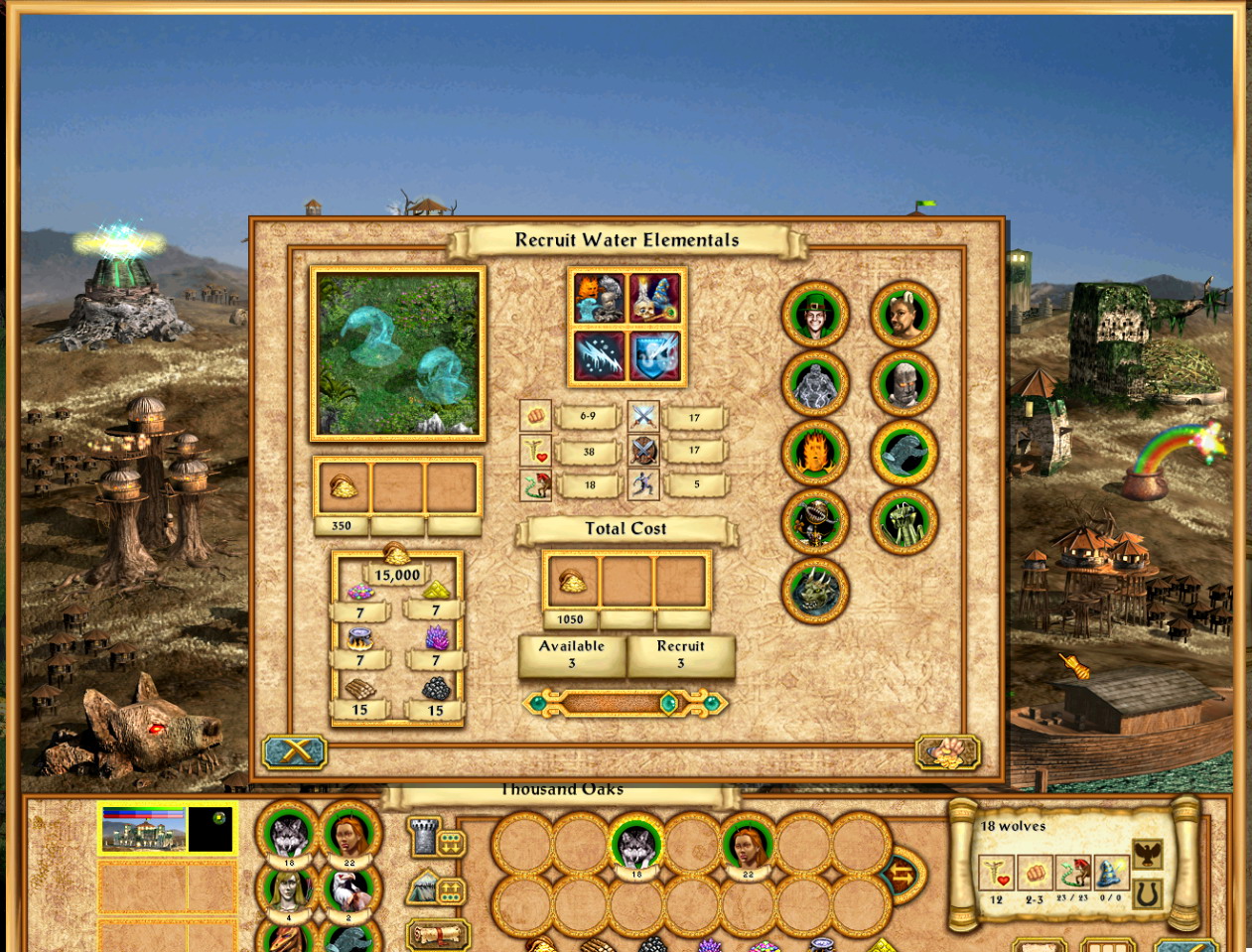1252x952 pixels.
Task: Pick the earth elemental stone-face portrait
Action: [904, 384]
